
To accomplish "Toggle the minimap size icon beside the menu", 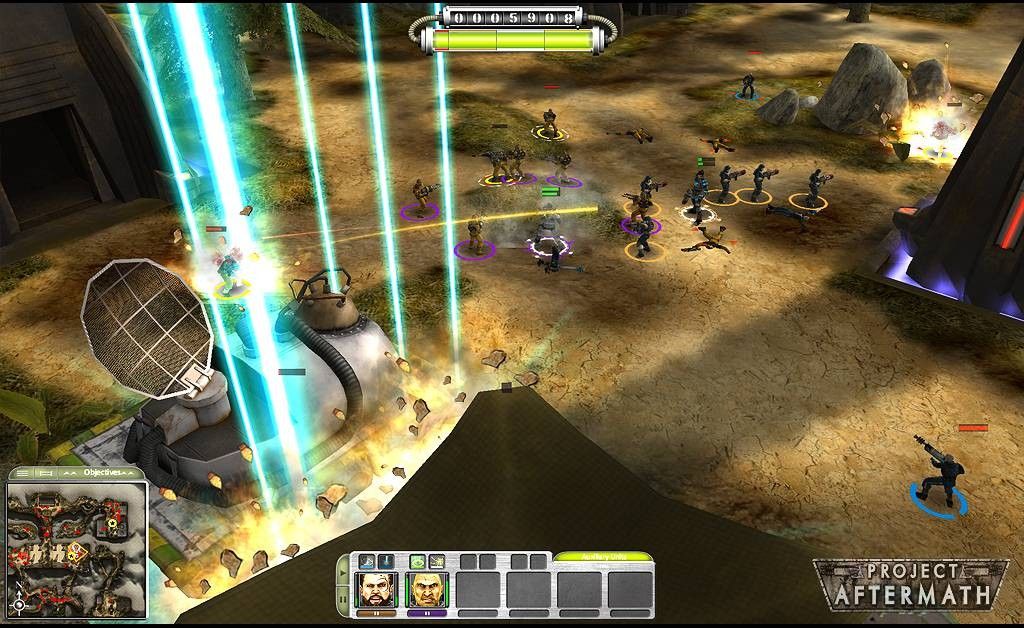I will (x=44, y=473).
